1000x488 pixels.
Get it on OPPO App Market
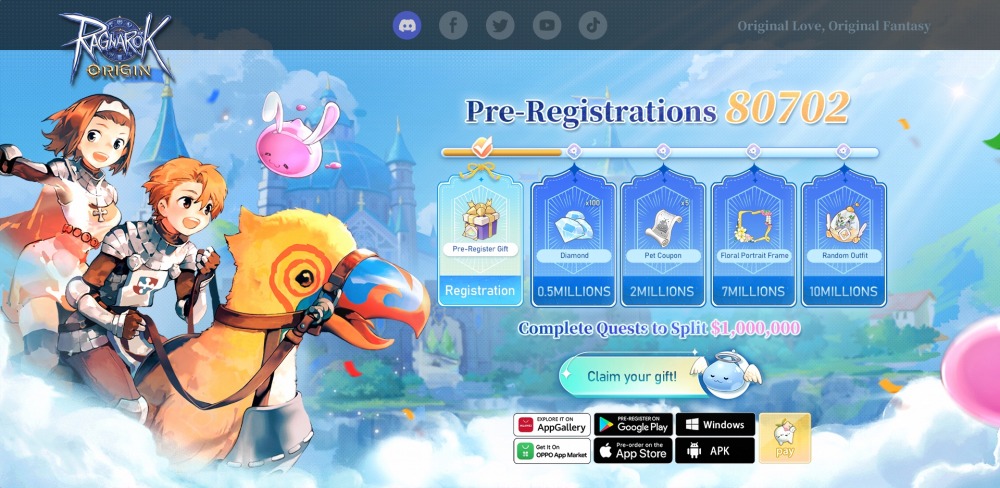[x=552, y=451]
